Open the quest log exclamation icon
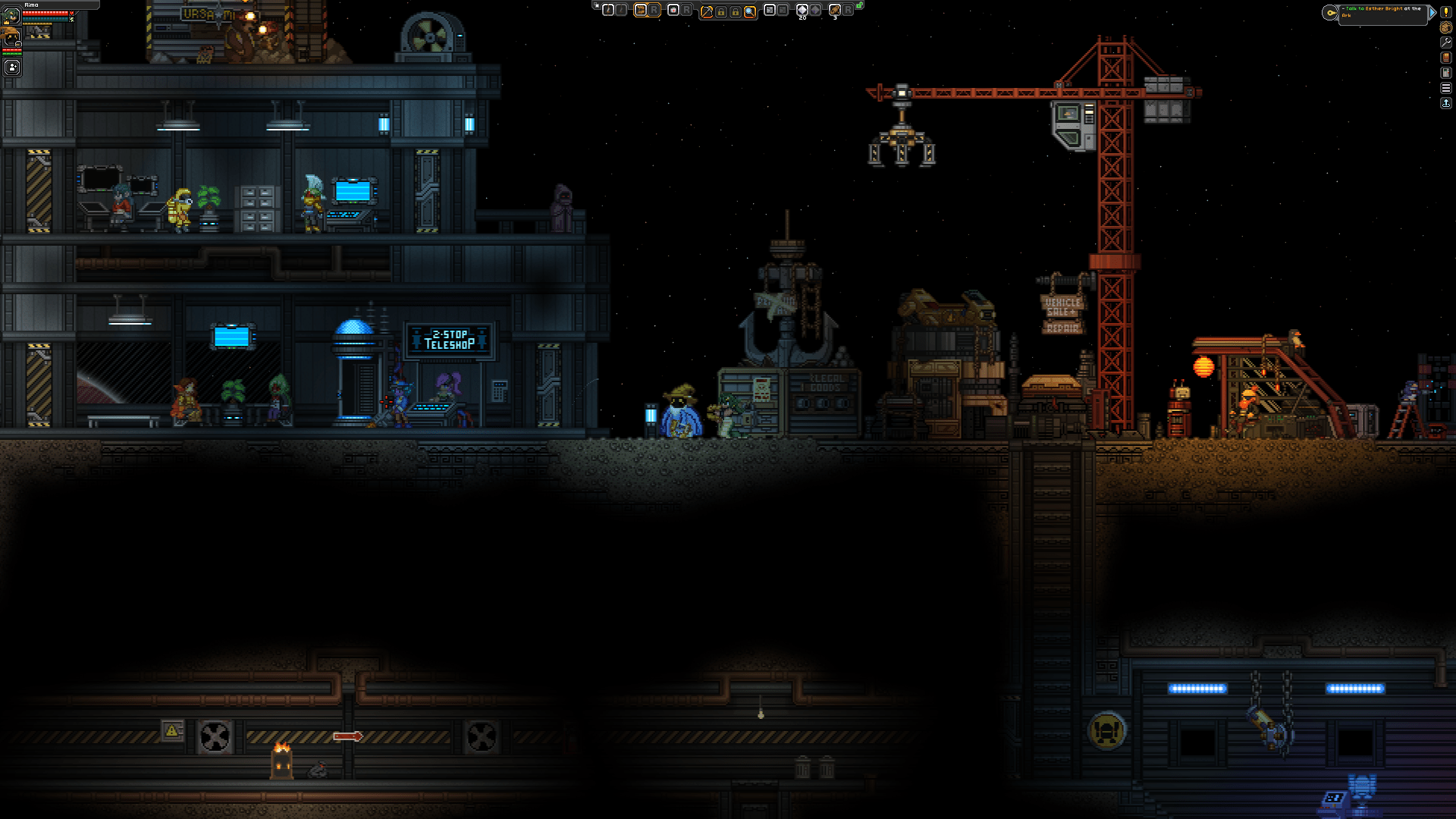Viewport: 1456px width, 819px height. tap(1446, 12)
